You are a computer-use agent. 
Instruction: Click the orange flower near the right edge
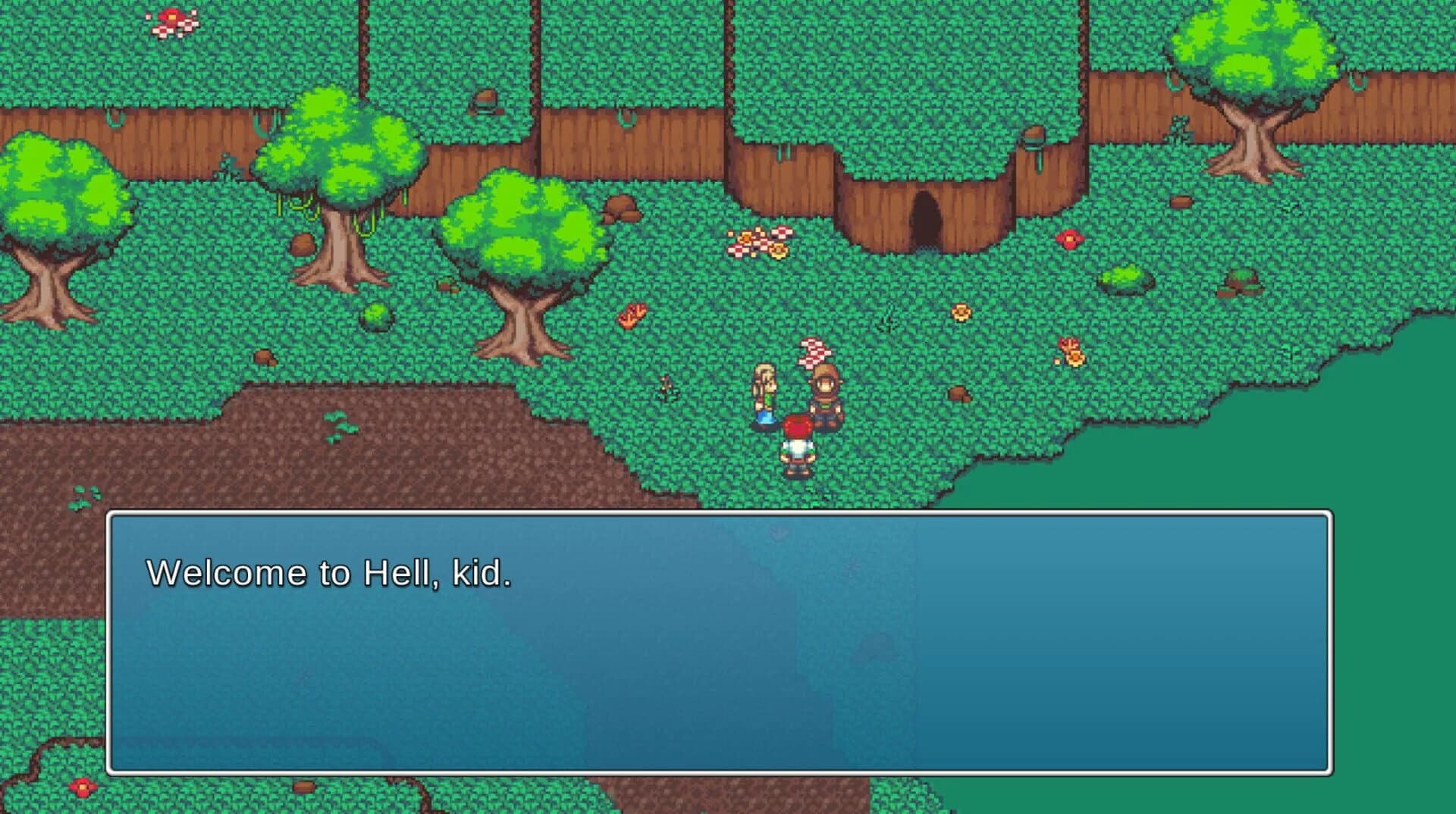tap(1072, 350)
